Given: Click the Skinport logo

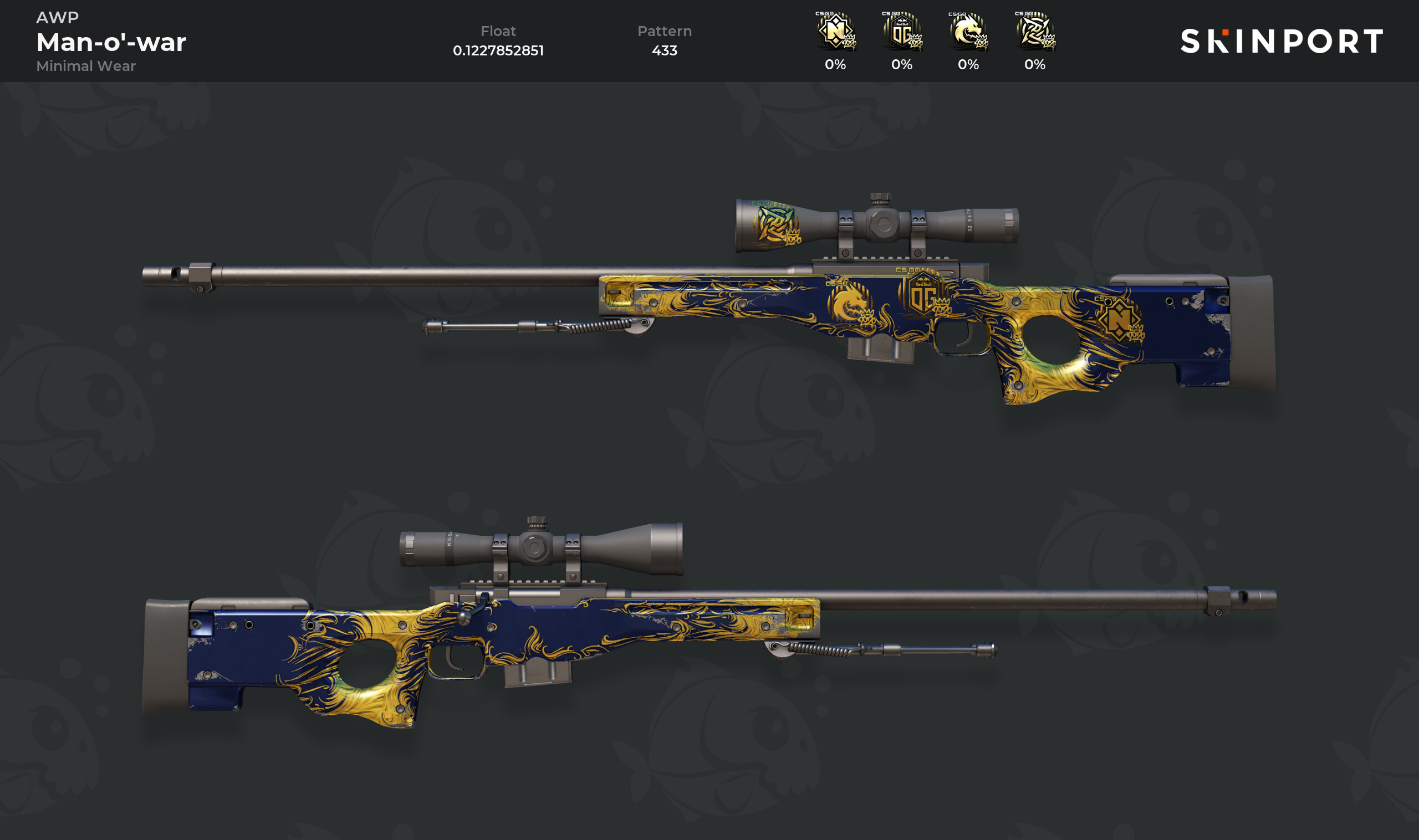Looking at the screenshot, I should coord(1282,42).
